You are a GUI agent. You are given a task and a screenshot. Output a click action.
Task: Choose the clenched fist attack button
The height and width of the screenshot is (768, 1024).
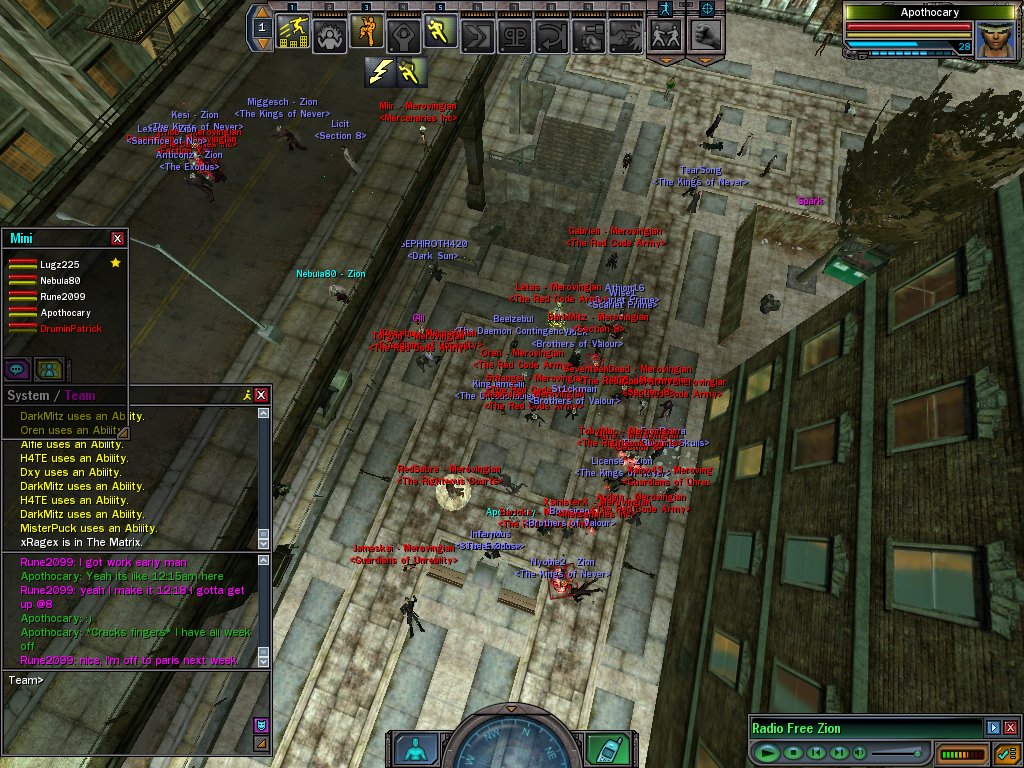click(707, 35)
